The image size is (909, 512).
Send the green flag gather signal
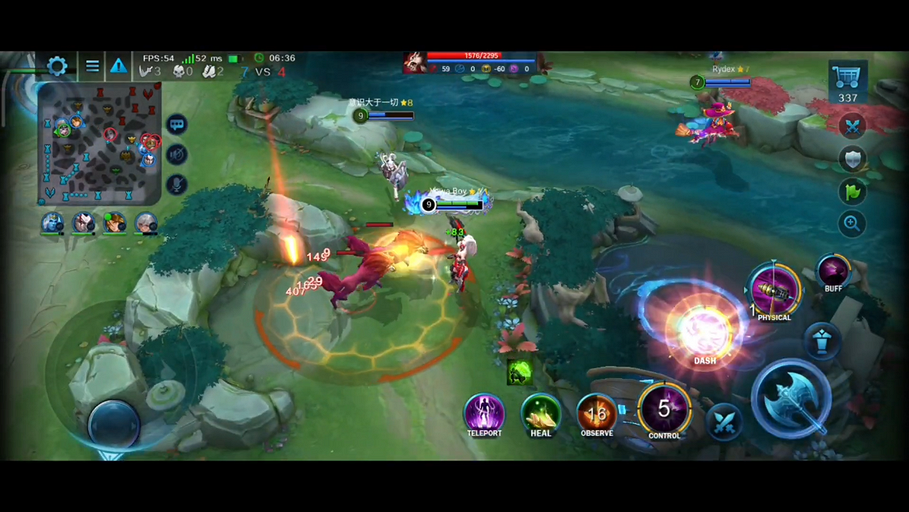click(852, 191)
